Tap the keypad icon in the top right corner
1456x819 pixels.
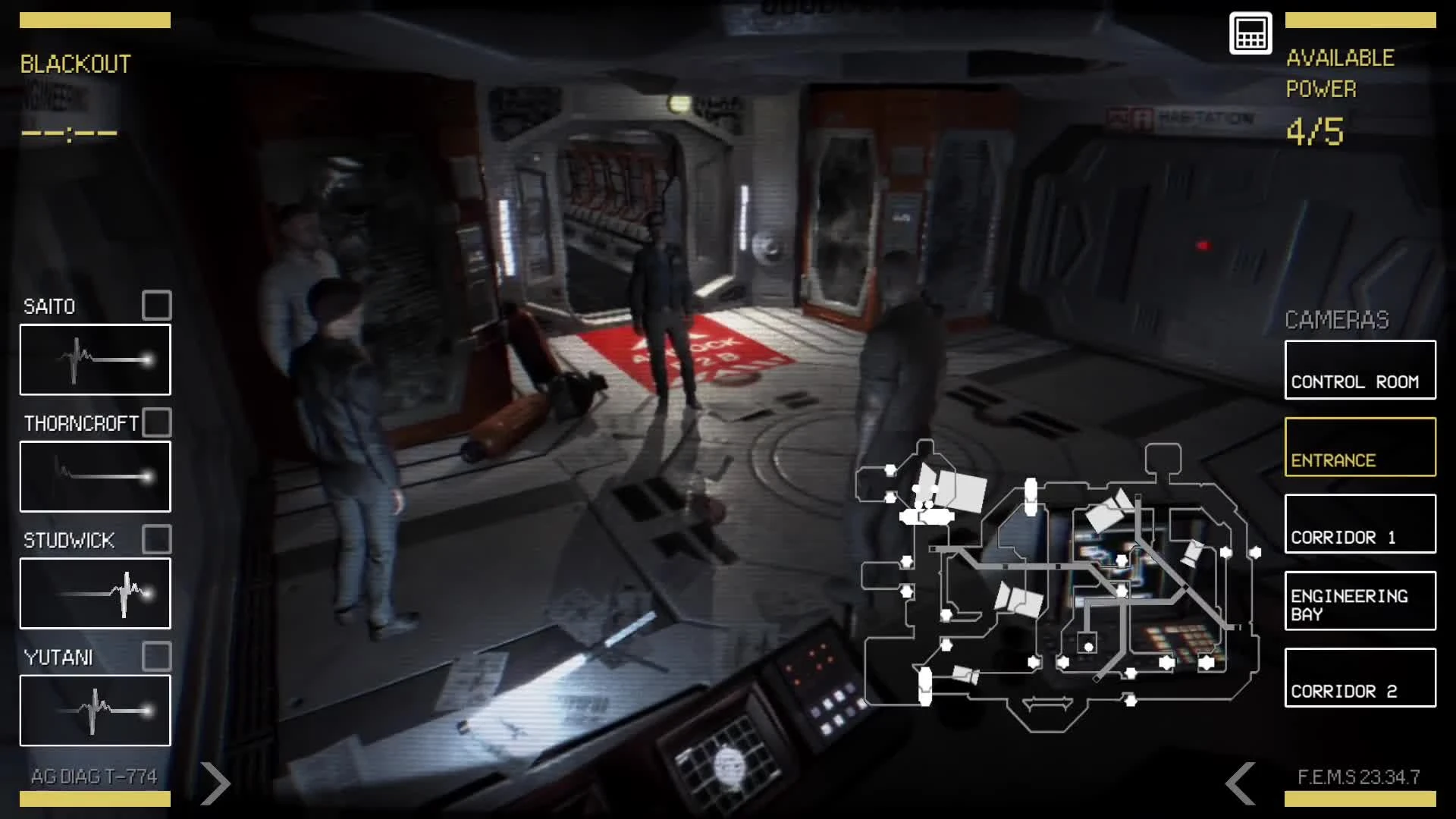point(1250,33)
